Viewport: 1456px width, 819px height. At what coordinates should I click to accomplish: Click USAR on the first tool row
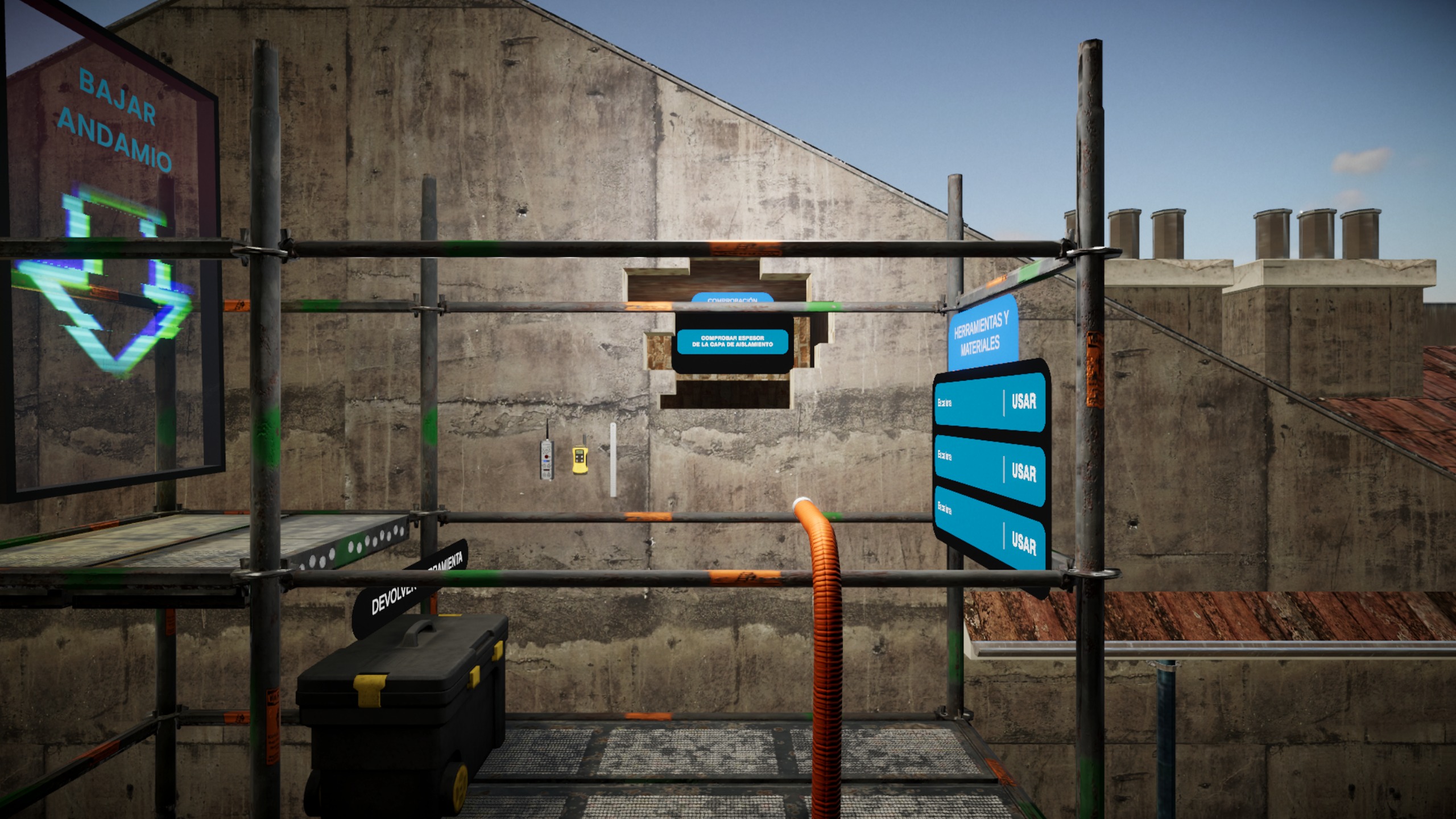coord(1023,402)
